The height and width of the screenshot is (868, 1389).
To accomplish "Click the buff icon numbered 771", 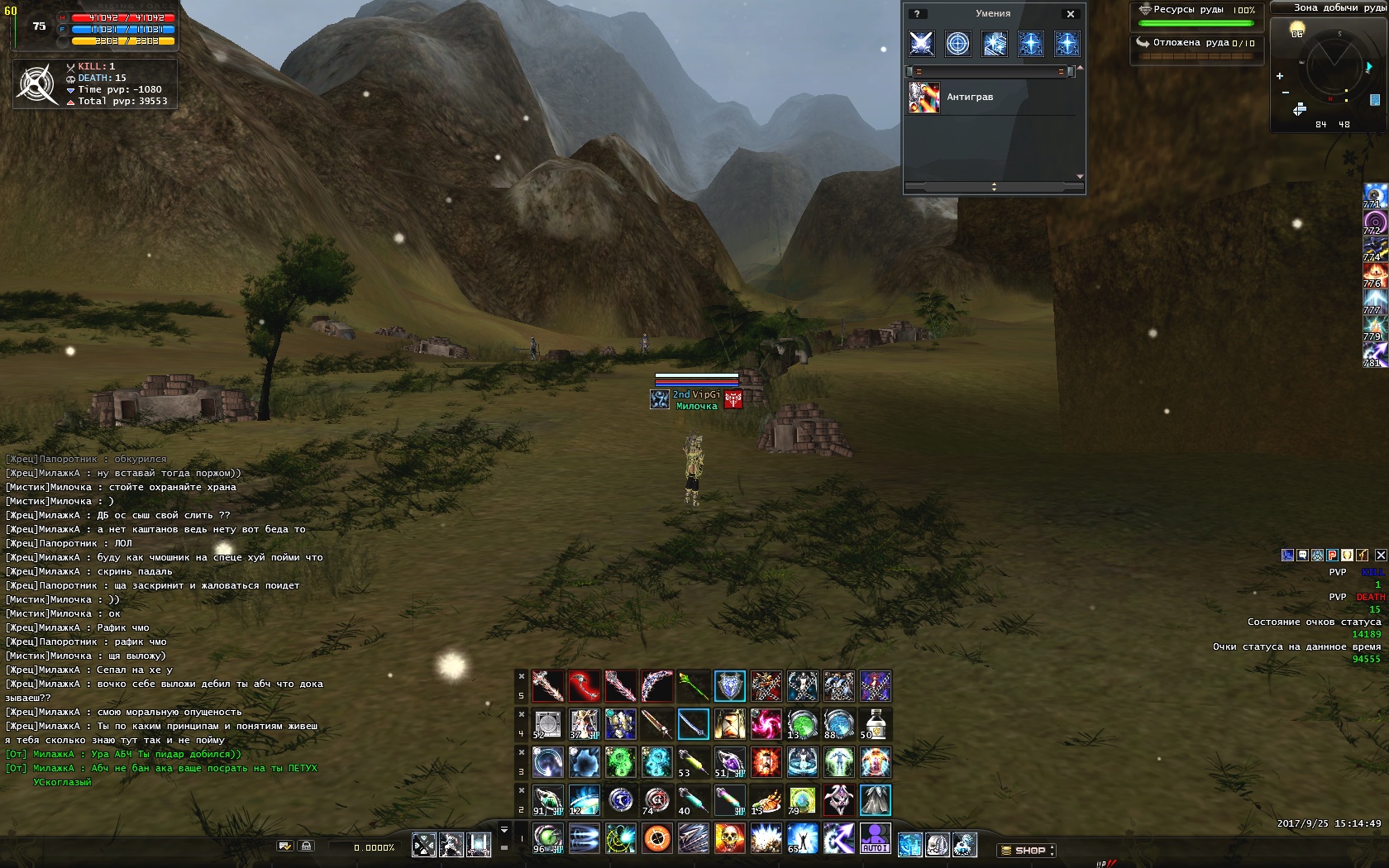I will tap(1374, 195).
